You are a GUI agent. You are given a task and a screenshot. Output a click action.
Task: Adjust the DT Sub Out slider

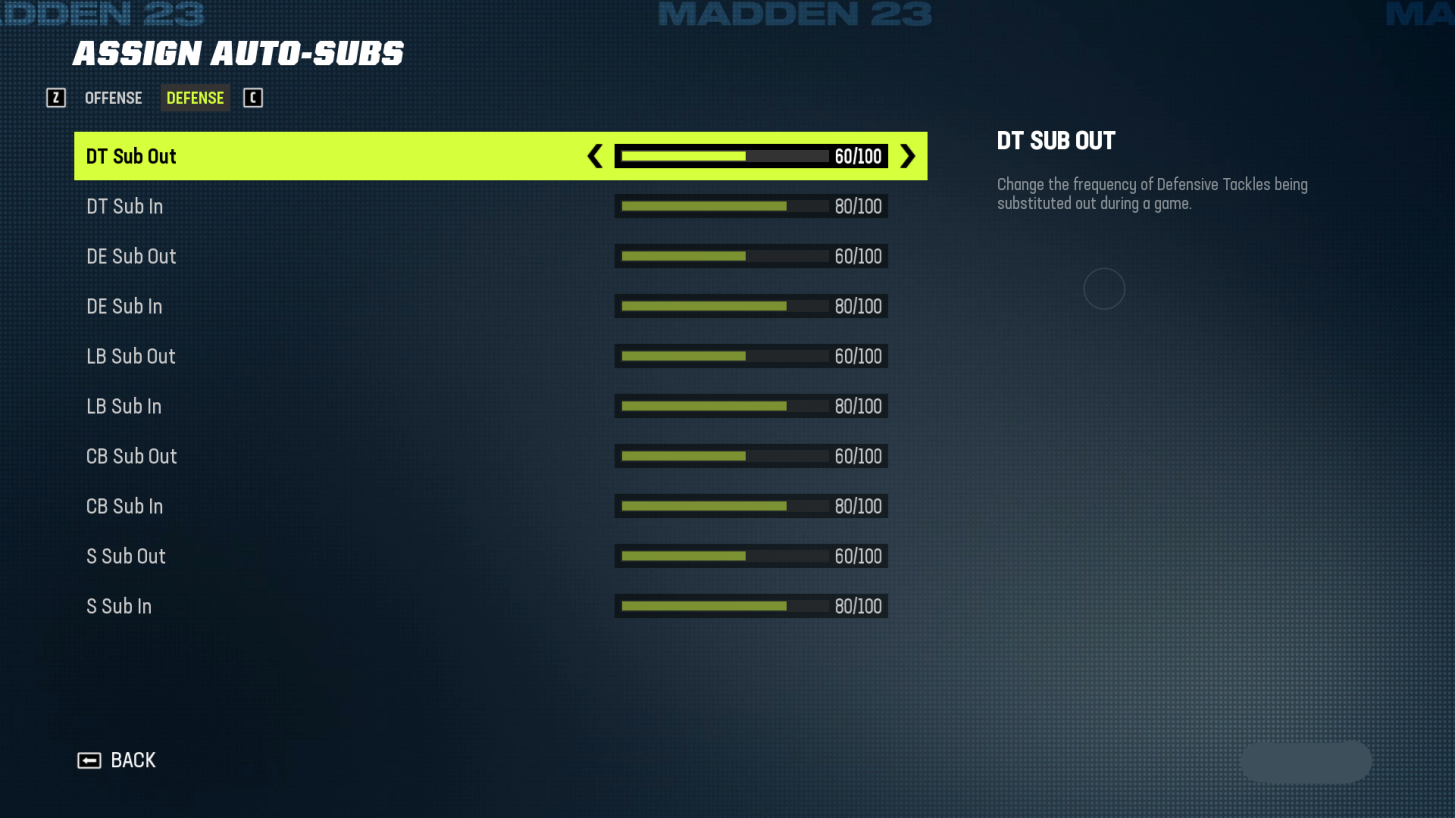[750, 156]
